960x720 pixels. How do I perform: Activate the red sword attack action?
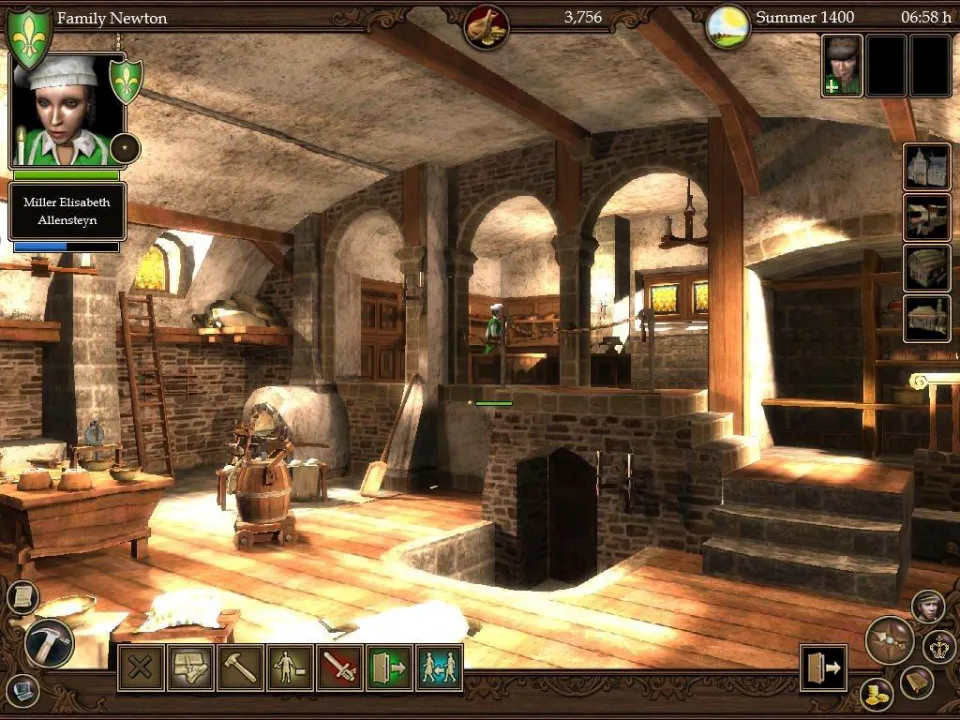[339, 668]
